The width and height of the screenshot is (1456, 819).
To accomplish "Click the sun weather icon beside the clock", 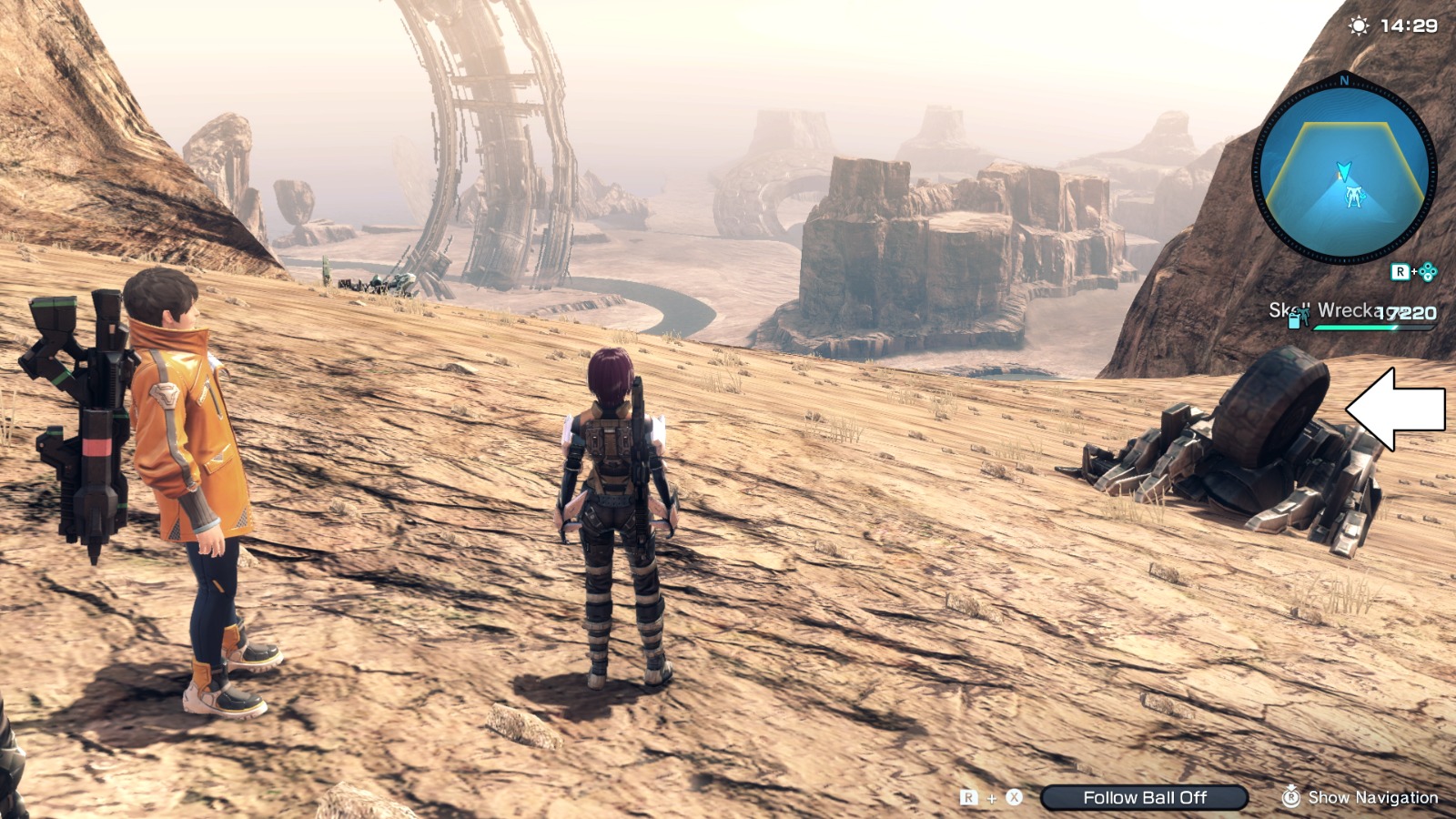I will click(x=1359, y=26).
